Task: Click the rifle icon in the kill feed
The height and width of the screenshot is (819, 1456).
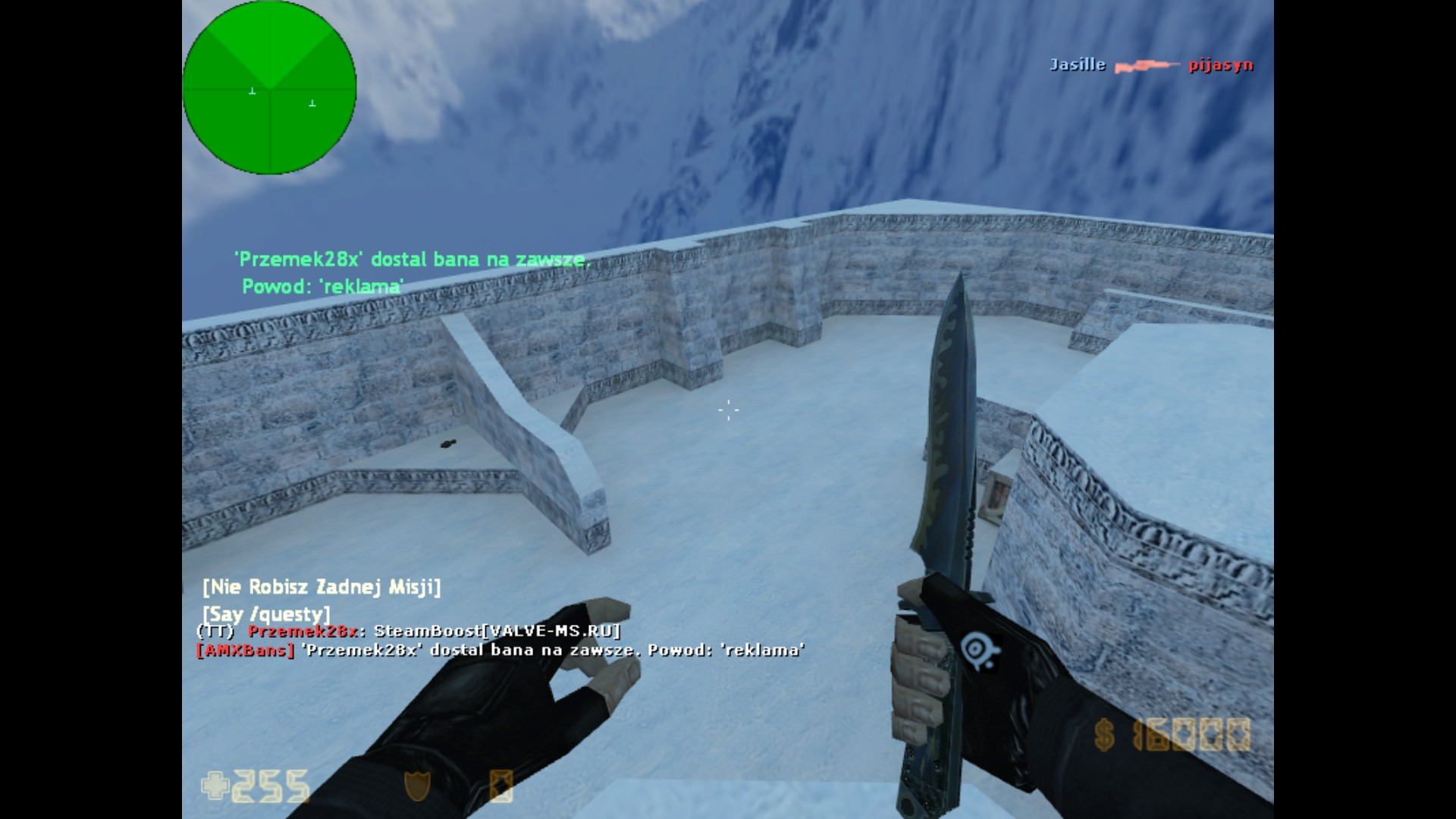Action: coord(1147,67)
